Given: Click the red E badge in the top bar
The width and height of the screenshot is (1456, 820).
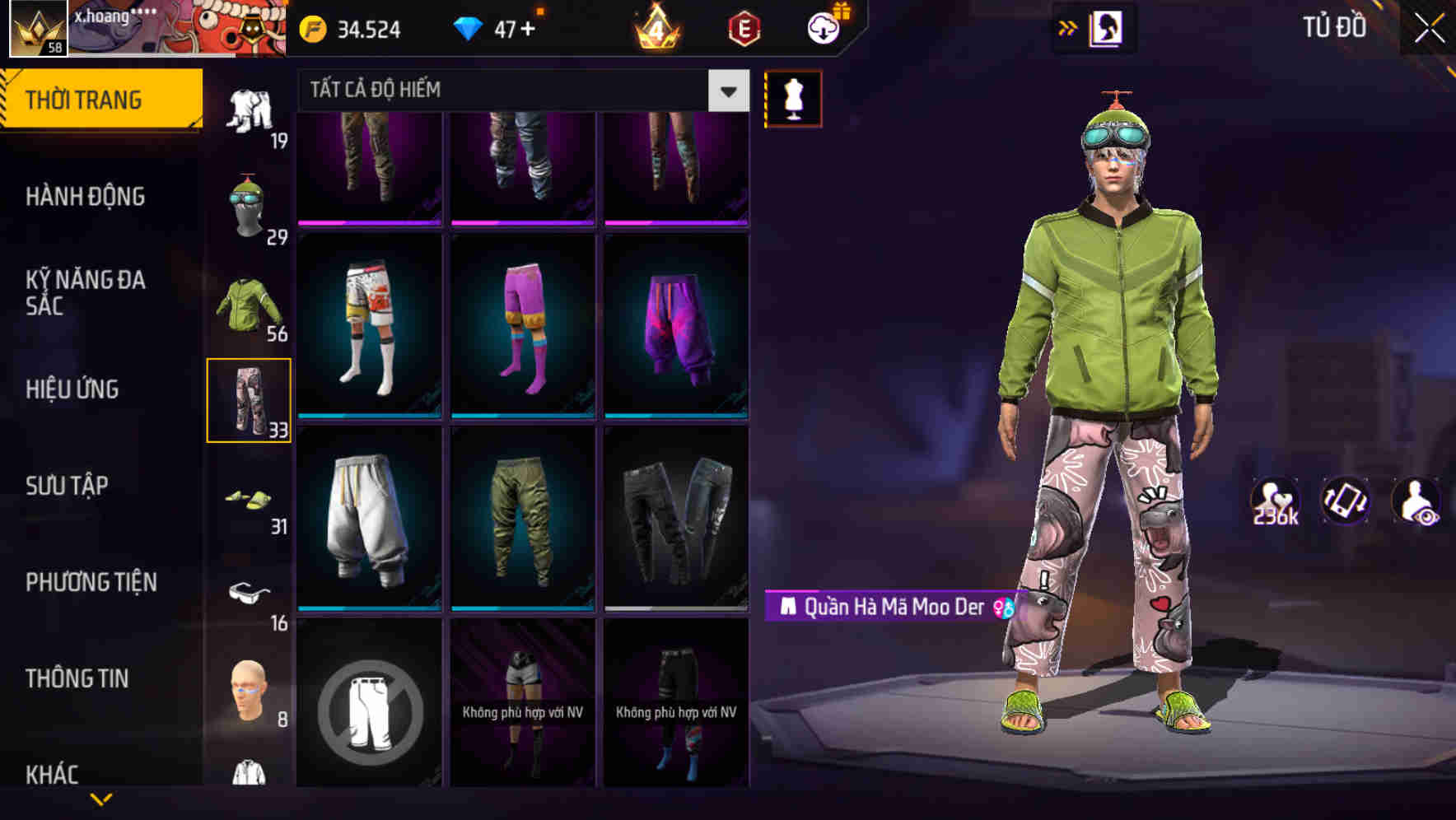Looking at the screenshot, I should point(746,27).
